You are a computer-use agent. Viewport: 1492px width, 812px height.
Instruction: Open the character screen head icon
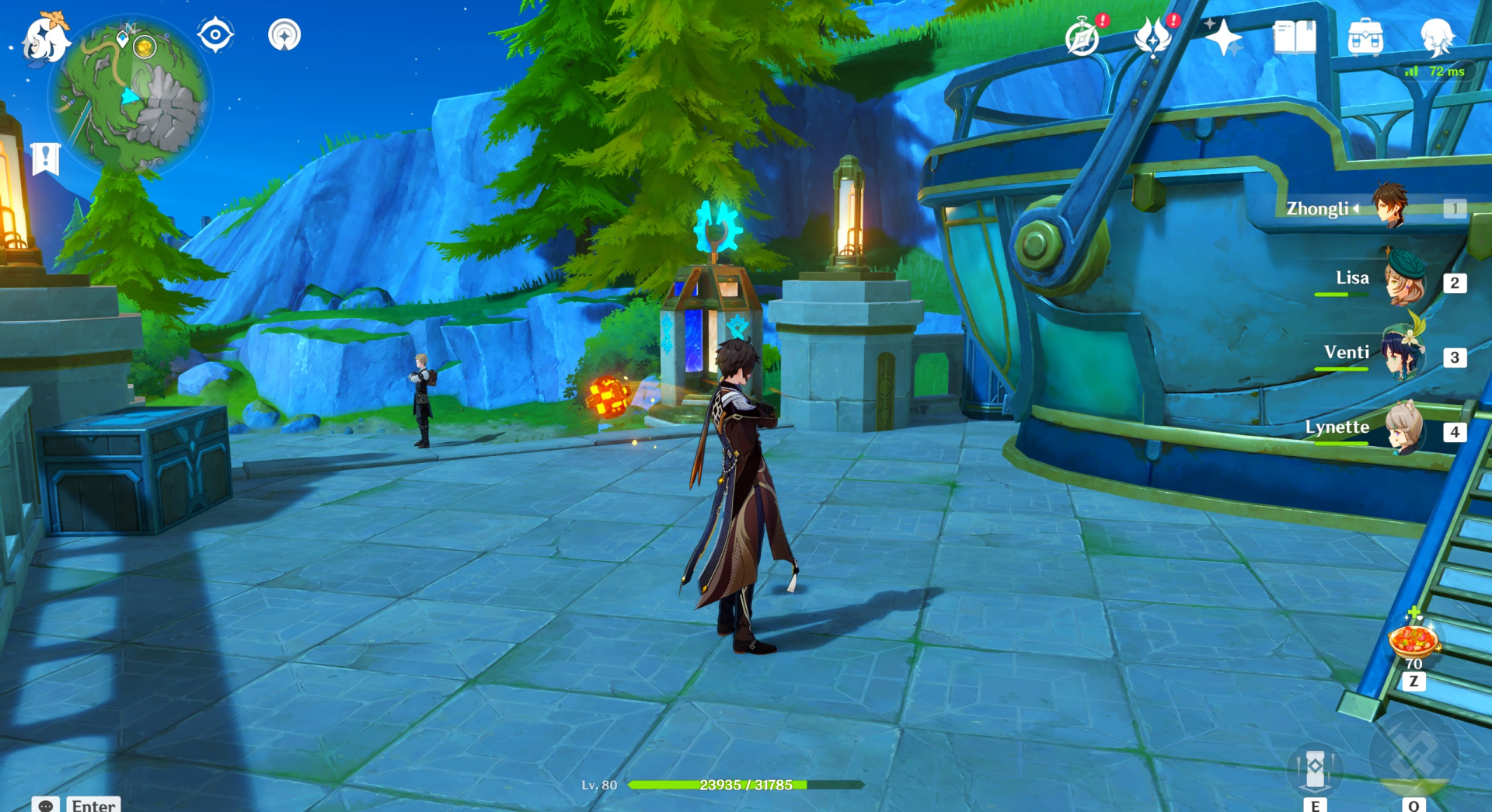tap(1436, 37)
